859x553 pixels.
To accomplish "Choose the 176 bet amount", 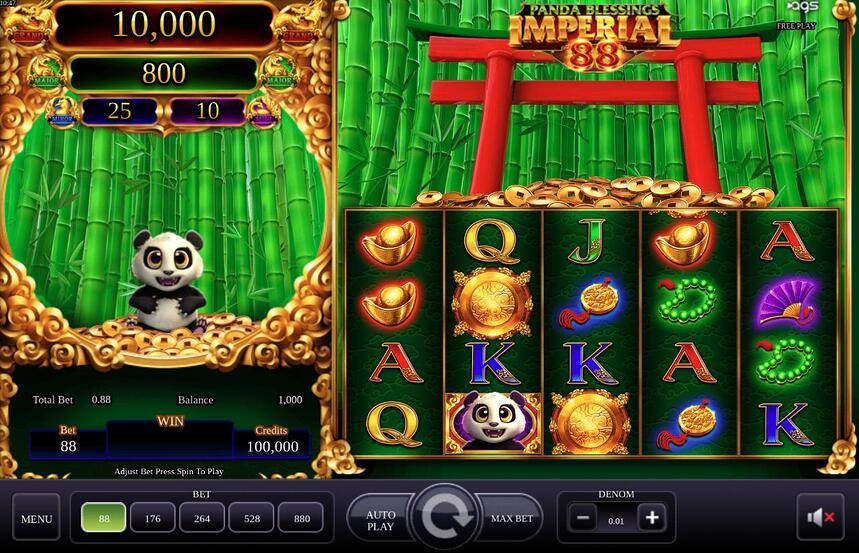I will [x=153, y=518].
